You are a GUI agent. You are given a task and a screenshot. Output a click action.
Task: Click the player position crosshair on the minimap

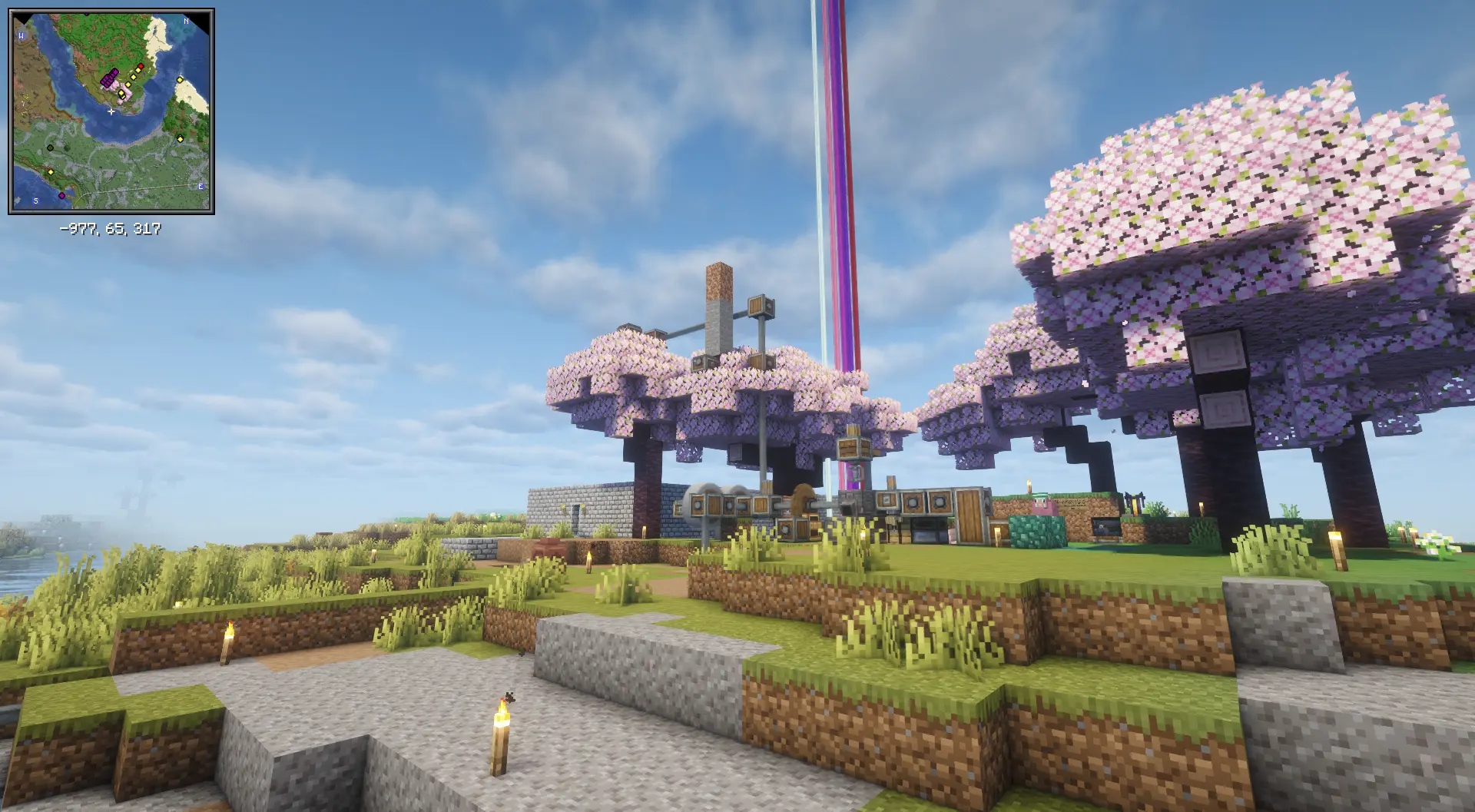coord(111,112)
